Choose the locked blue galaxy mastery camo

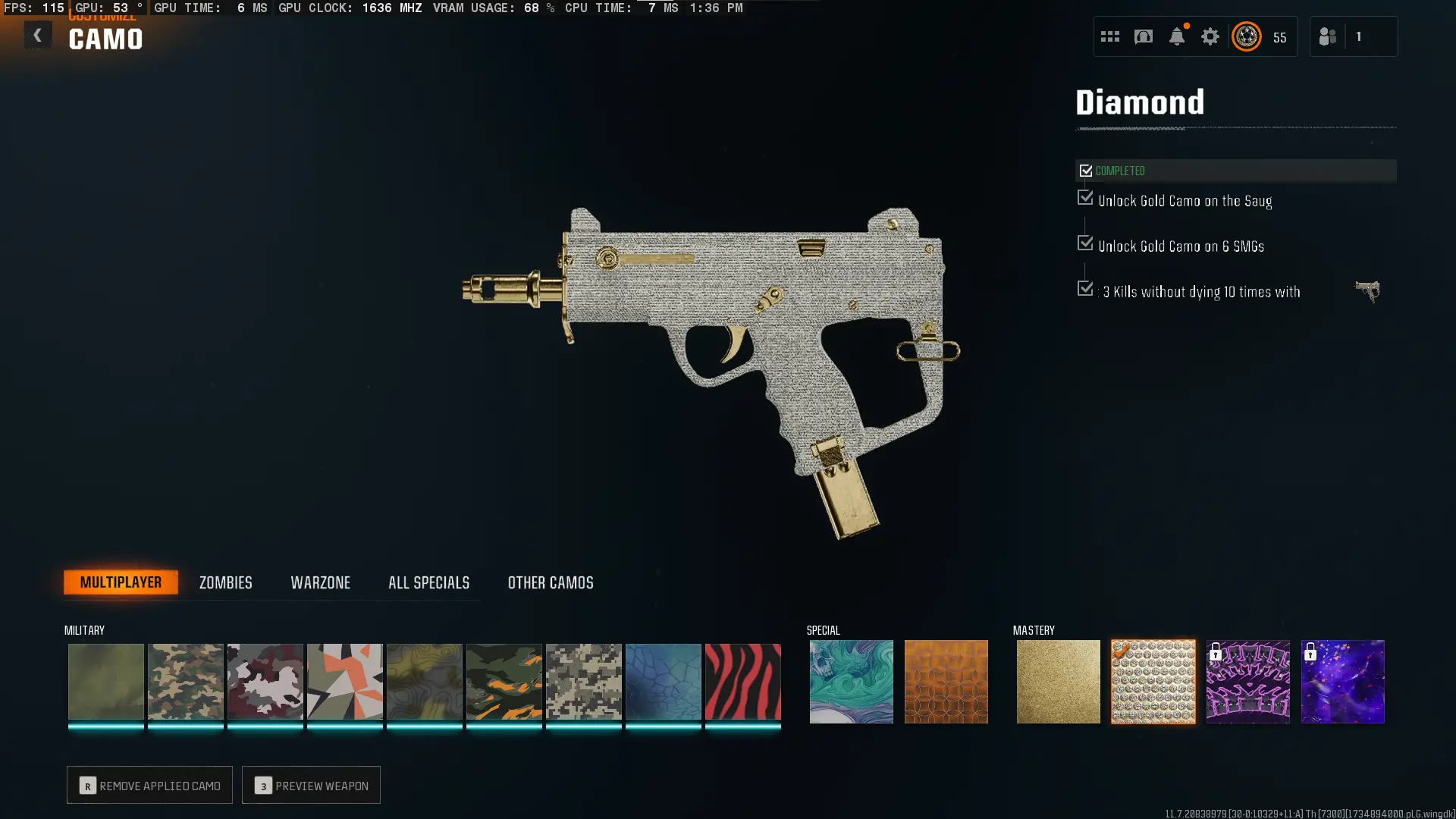[x=1342, y=681]
